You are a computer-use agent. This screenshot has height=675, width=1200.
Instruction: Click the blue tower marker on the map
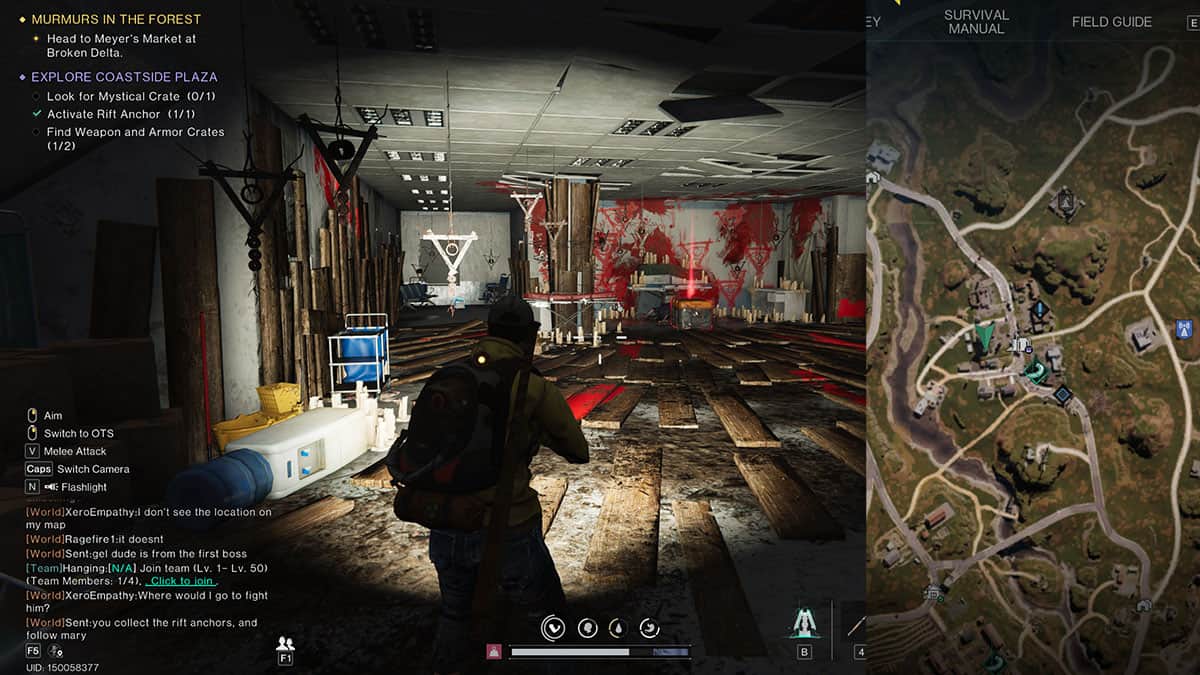click(1184, 328)
